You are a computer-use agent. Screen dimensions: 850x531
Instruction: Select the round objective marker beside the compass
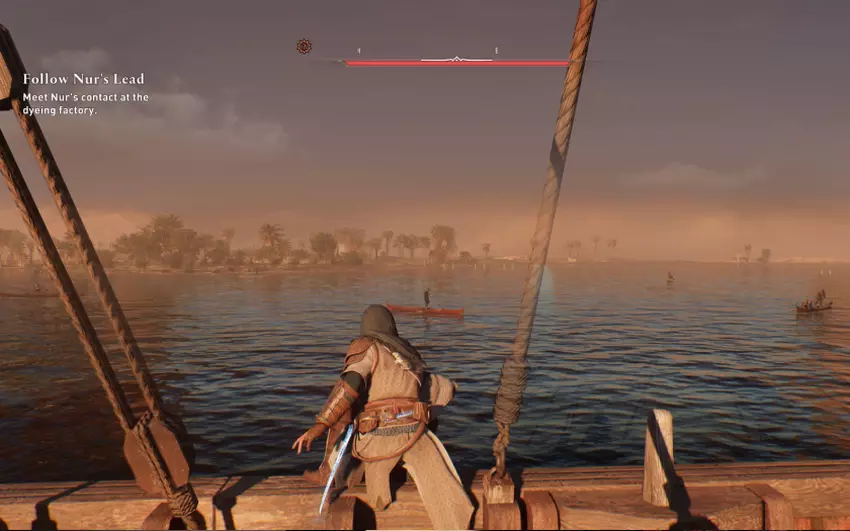click(x=304, y=46)
